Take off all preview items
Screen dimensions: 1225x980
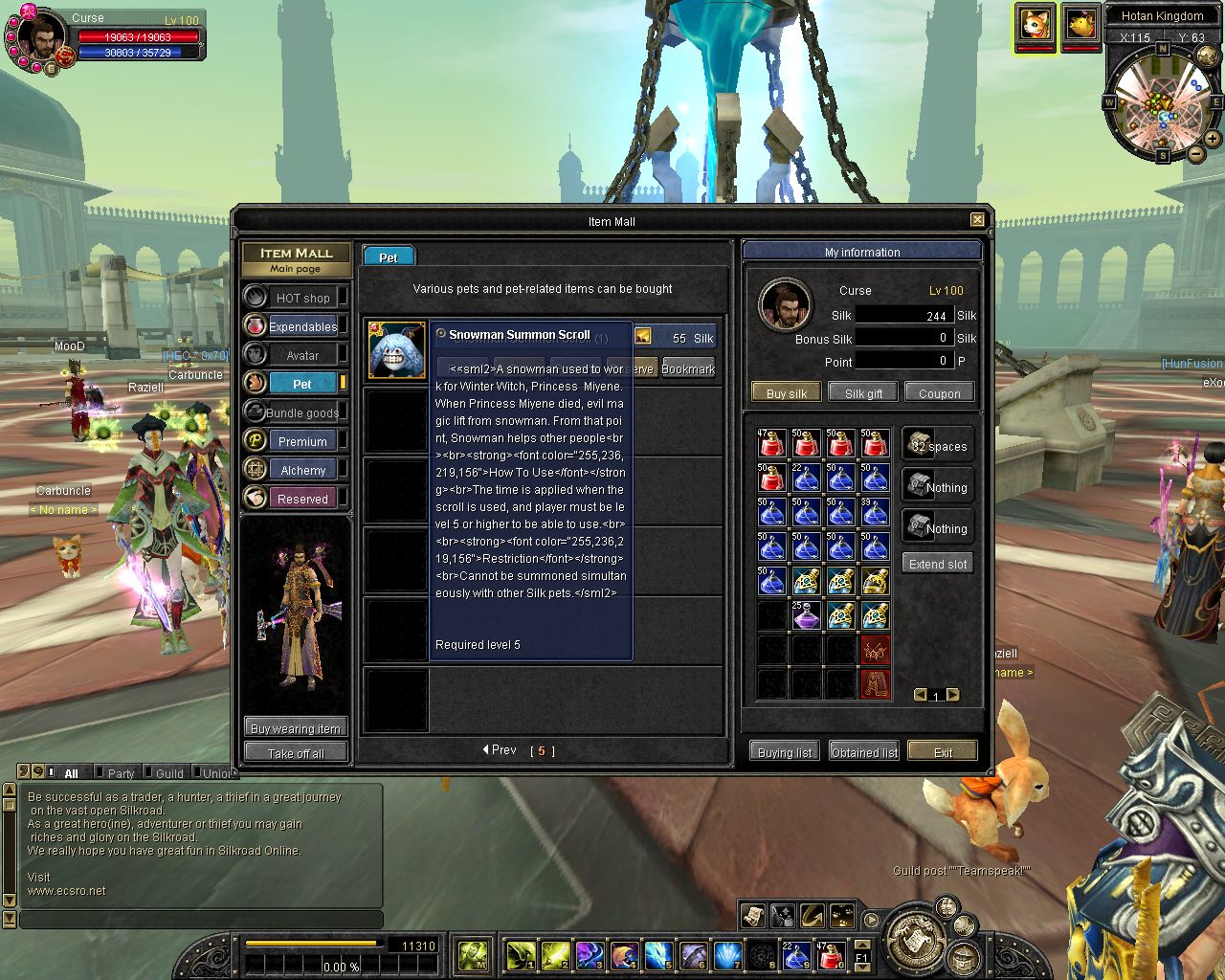coord(296,753)
